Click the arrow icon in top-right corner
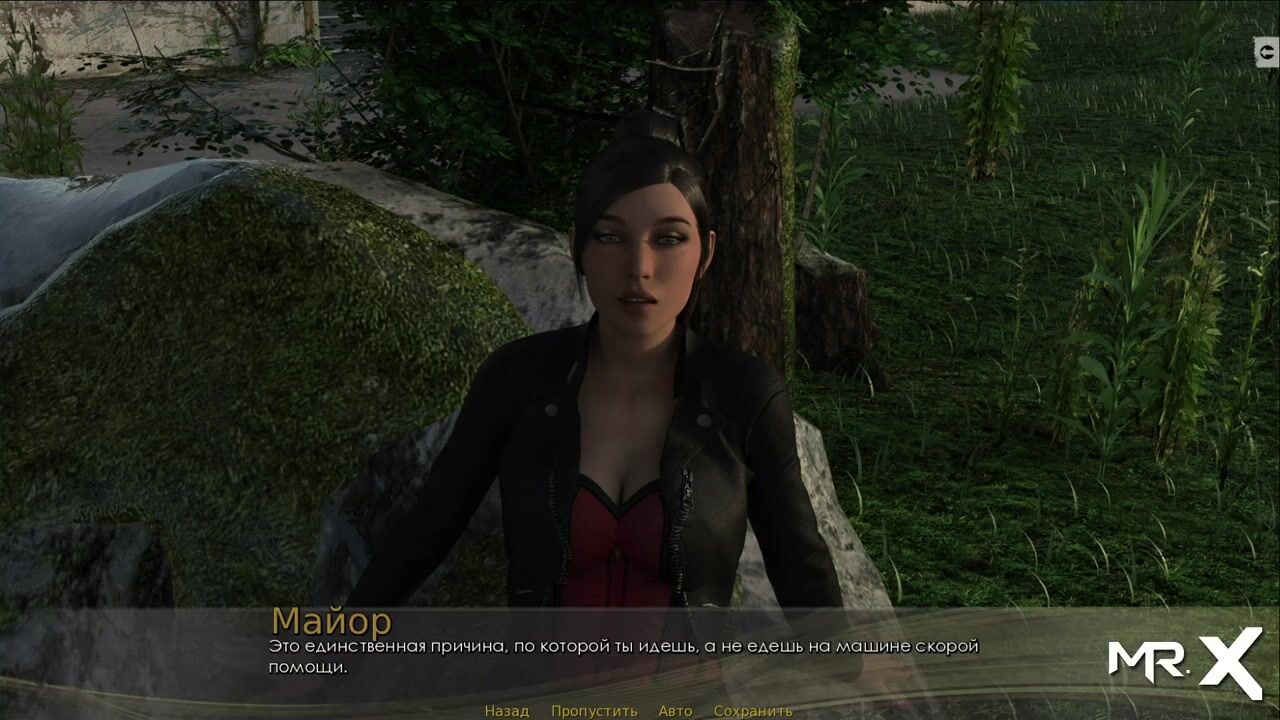 click(x=1266, y=52)
